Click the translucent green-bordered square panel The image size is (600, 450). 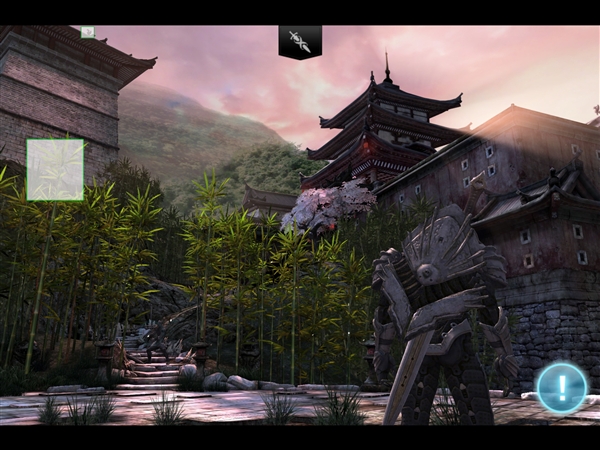click(x=55, y=169)
